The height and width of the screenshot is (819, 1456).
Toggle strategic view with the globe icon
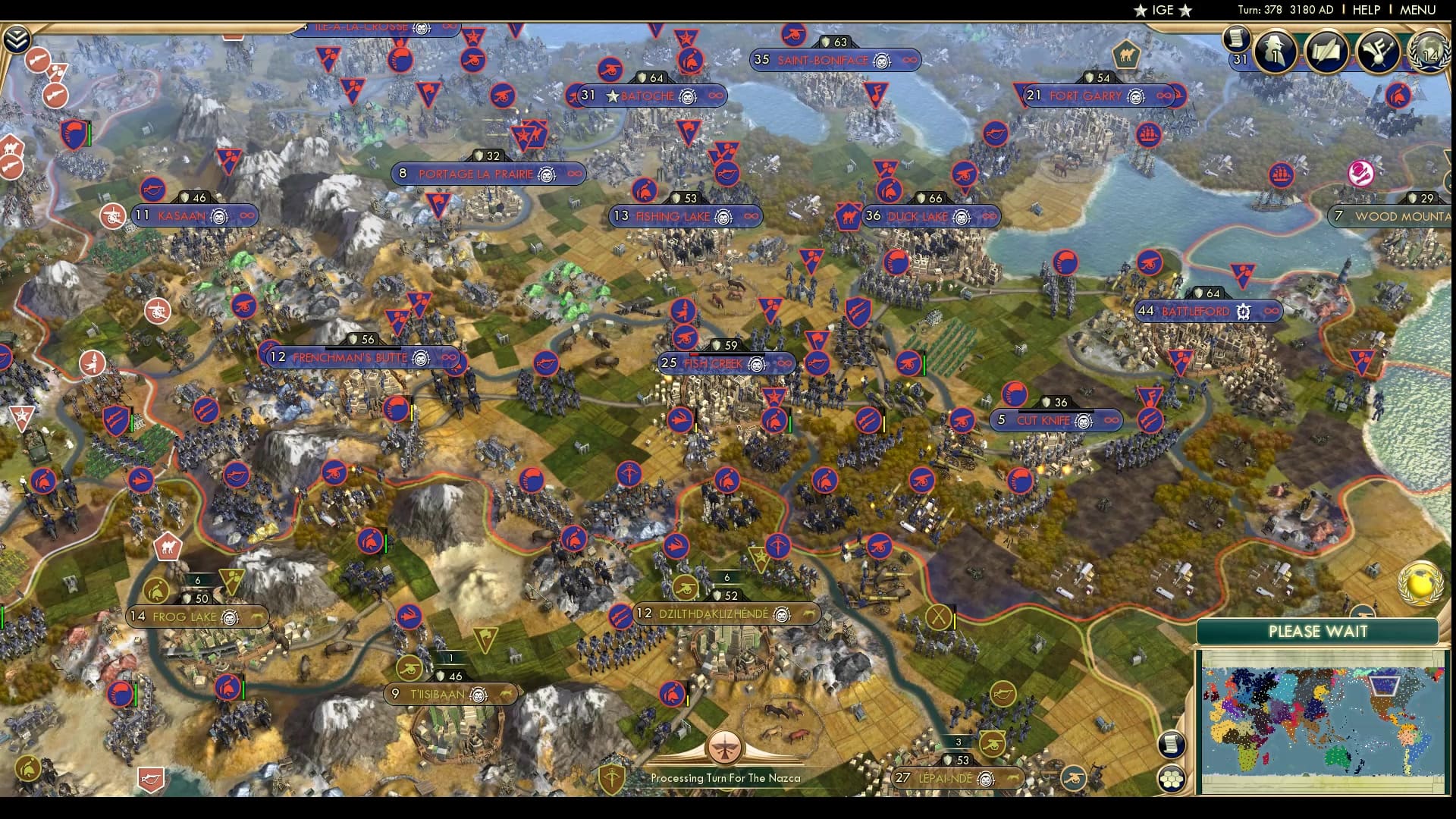[1420, 582]
